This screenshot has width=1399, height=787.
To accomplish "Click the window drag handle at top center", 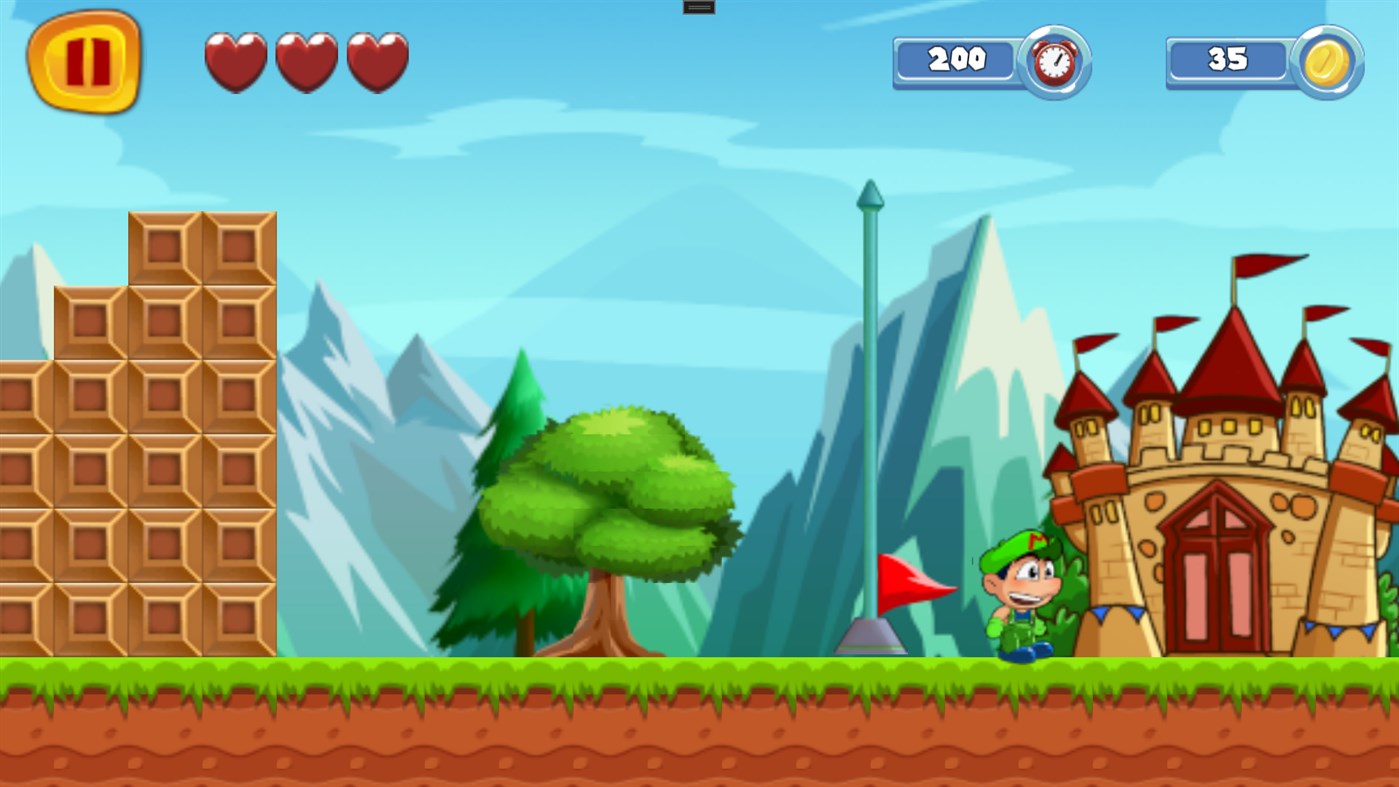I will 698,7.
